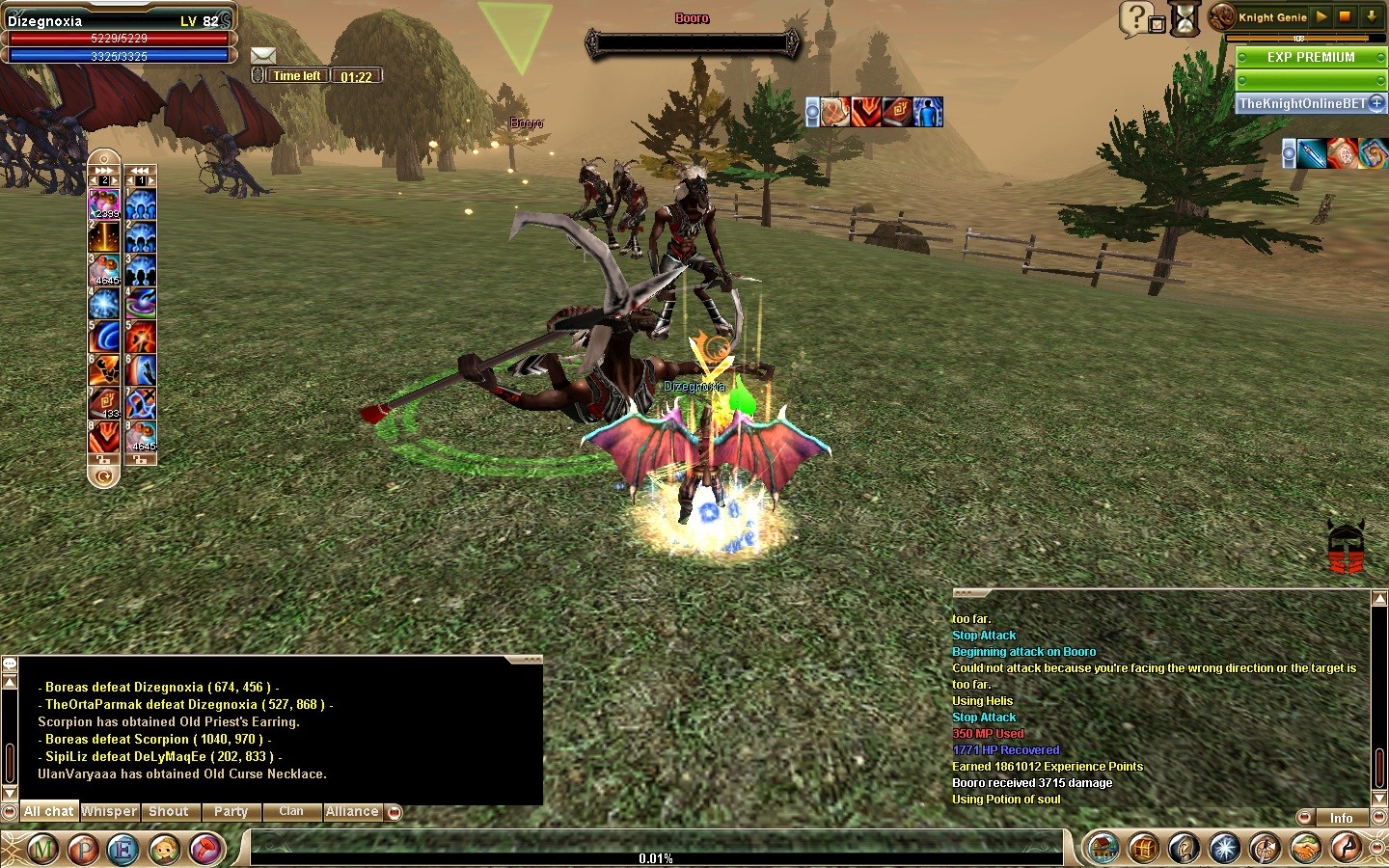Select the Shout chat tab
This screenshot has width=1389, height=868.
tap(169, 812)
